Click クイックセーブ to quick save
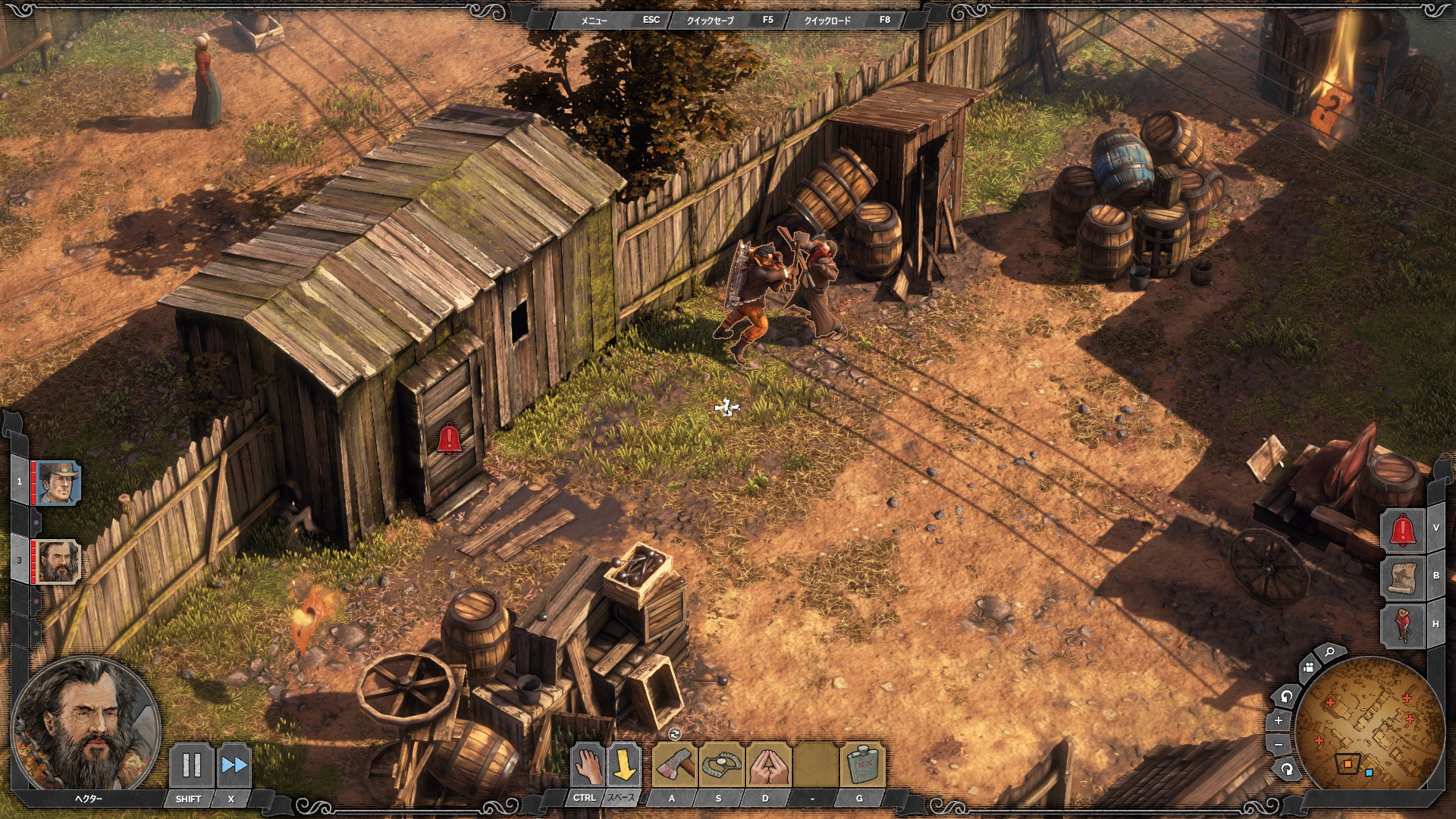Image resolution: width=1456 pixels, height=819 pixels. [711, 20]
